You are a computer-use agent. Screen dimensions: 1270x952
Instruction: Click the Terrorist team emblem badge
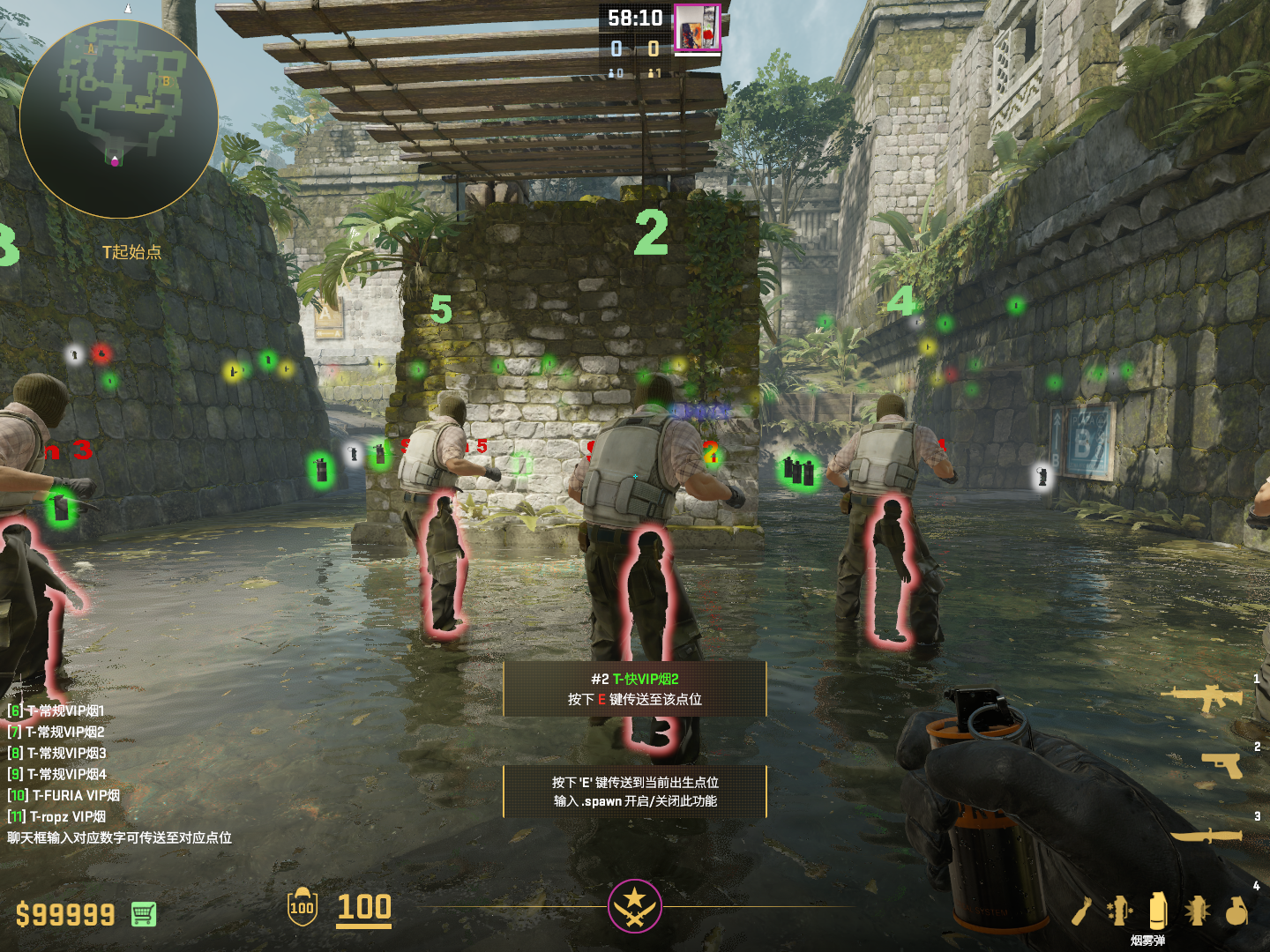click(x=634, y=905)
